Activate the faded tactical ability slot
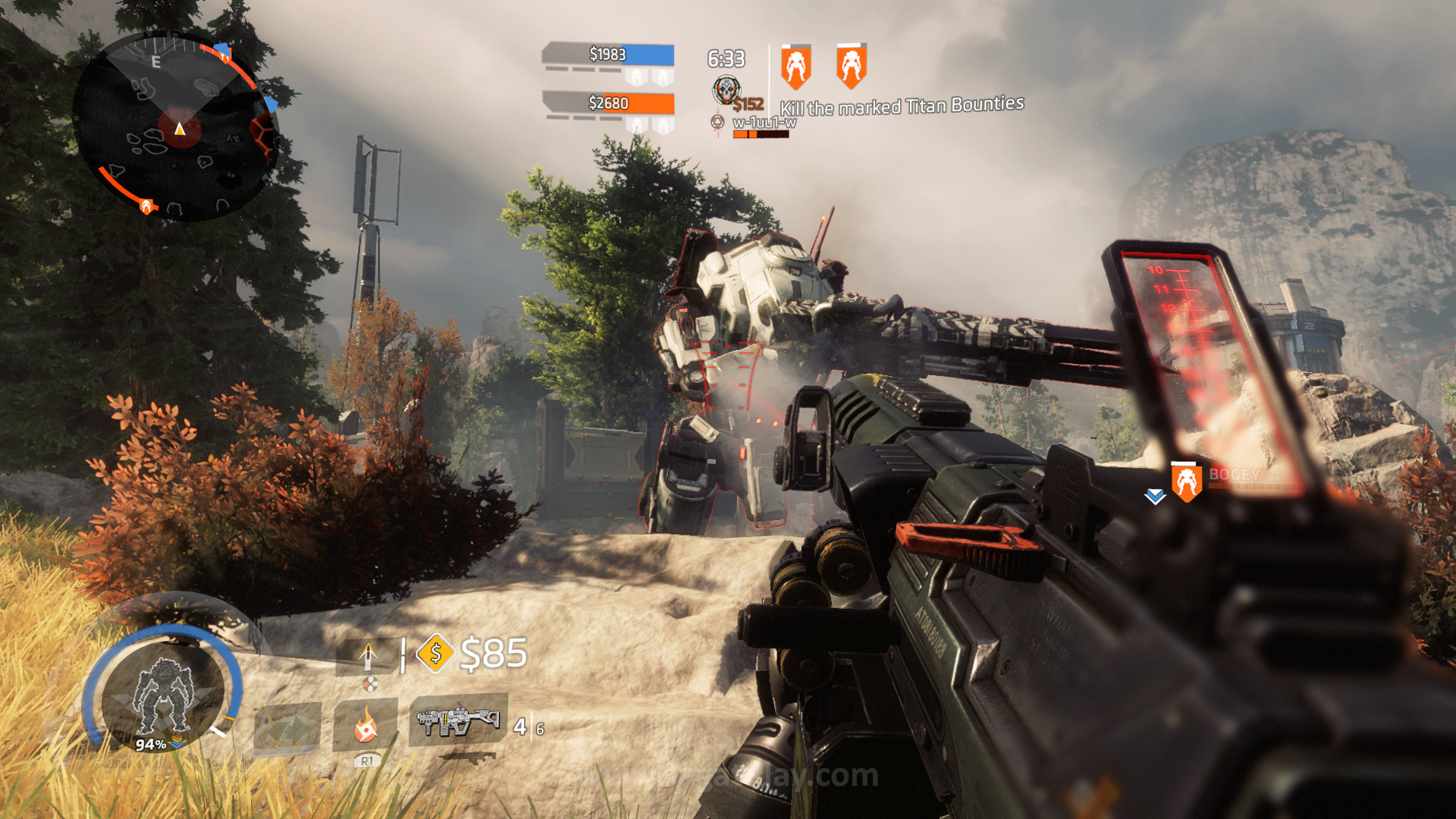 pos(287,727)
